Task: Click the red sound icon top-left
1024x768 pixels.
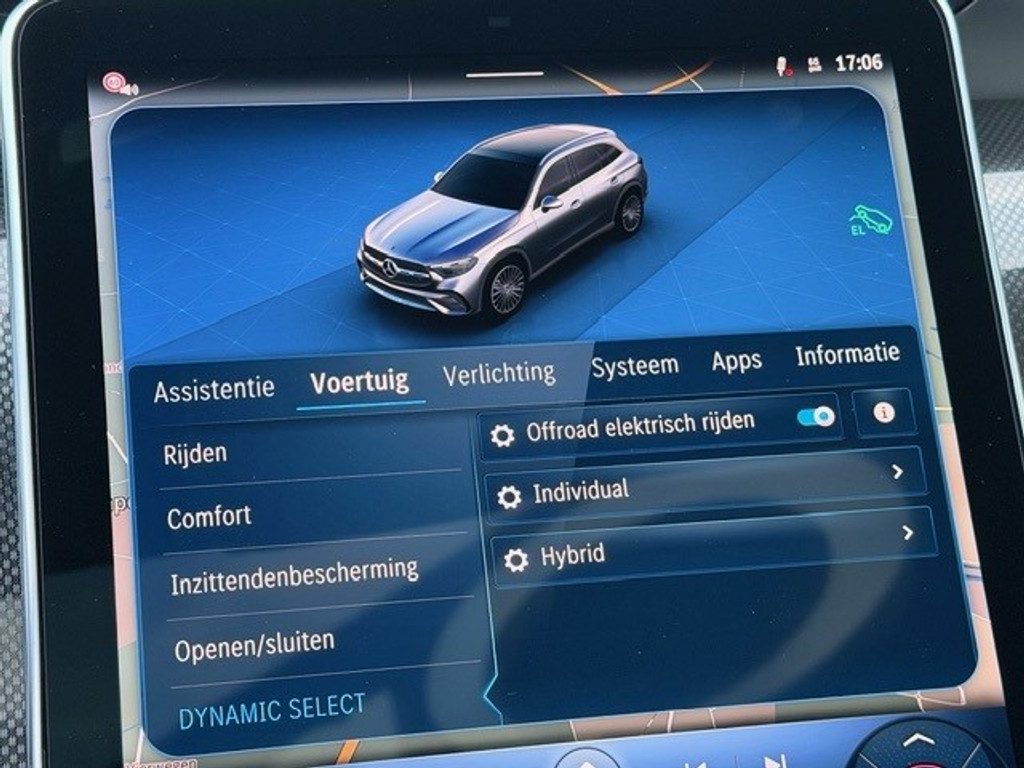Action: pyautogui.click(x=119, y=84)
